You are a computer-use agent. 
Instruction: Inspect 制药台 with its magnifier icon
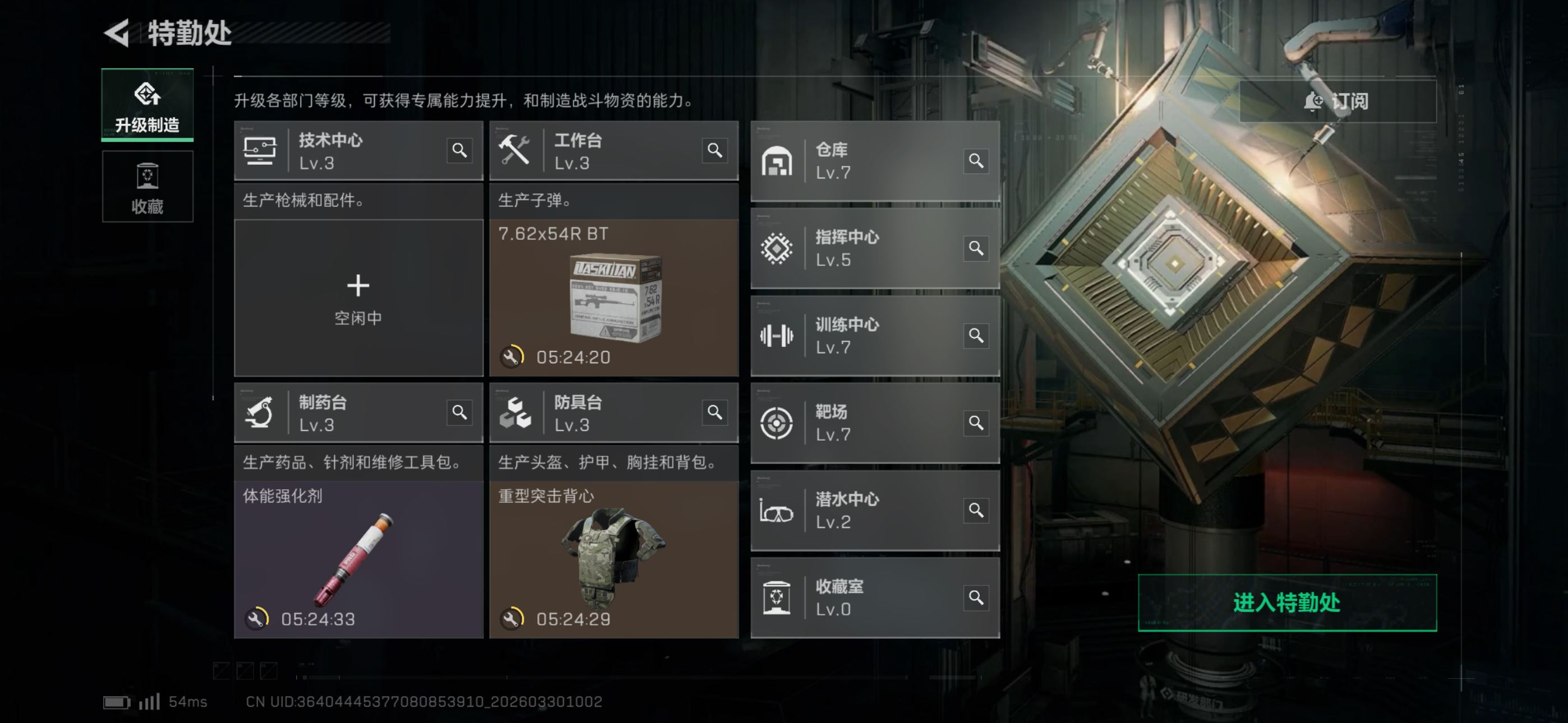tap(459, 413)
